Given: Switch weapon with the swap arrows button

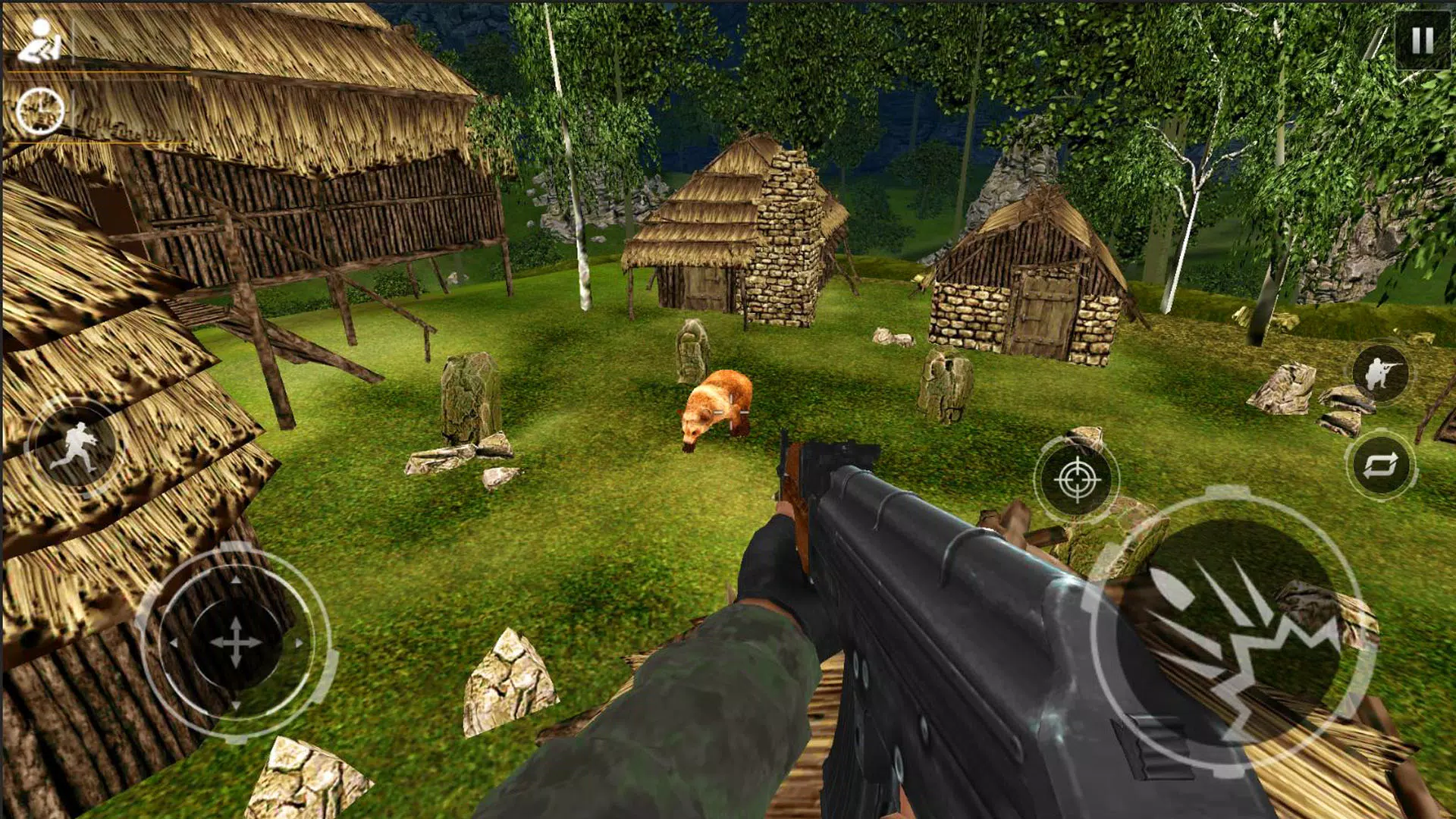Looking at the screenshot, I should (1380, 466).
